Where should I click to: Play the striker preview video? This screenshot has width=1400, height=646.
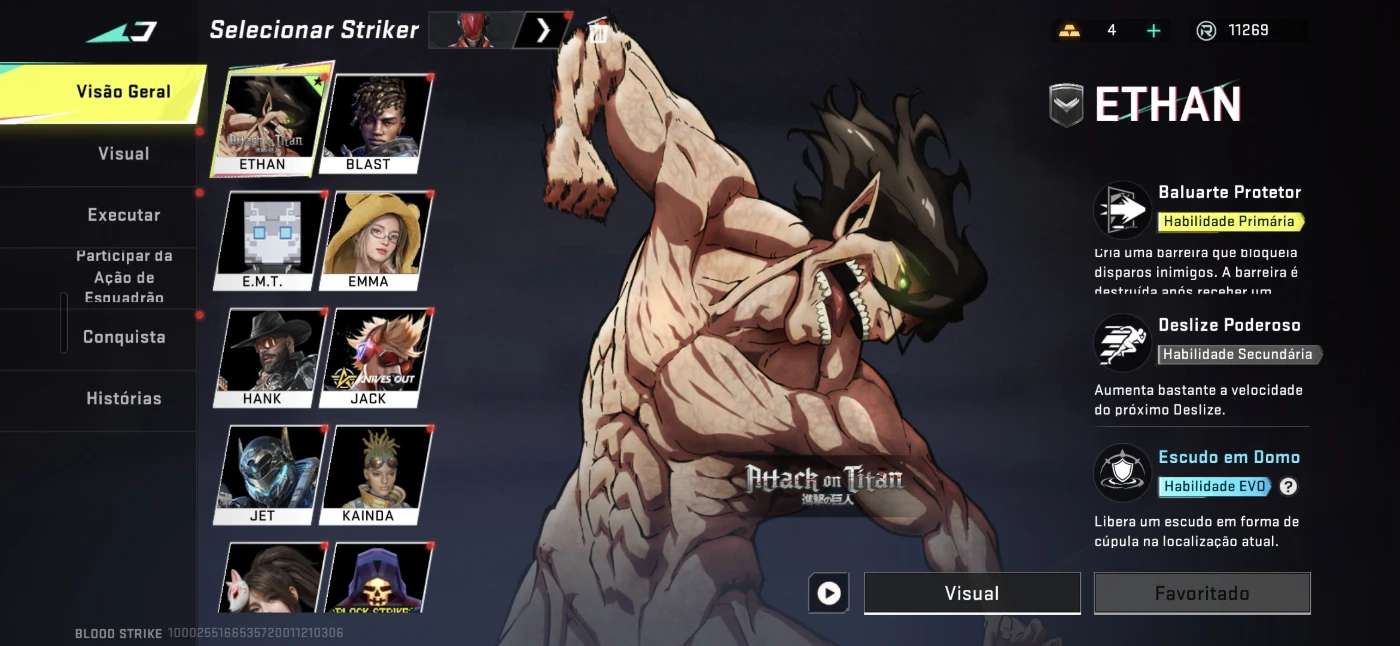[829, 593]
